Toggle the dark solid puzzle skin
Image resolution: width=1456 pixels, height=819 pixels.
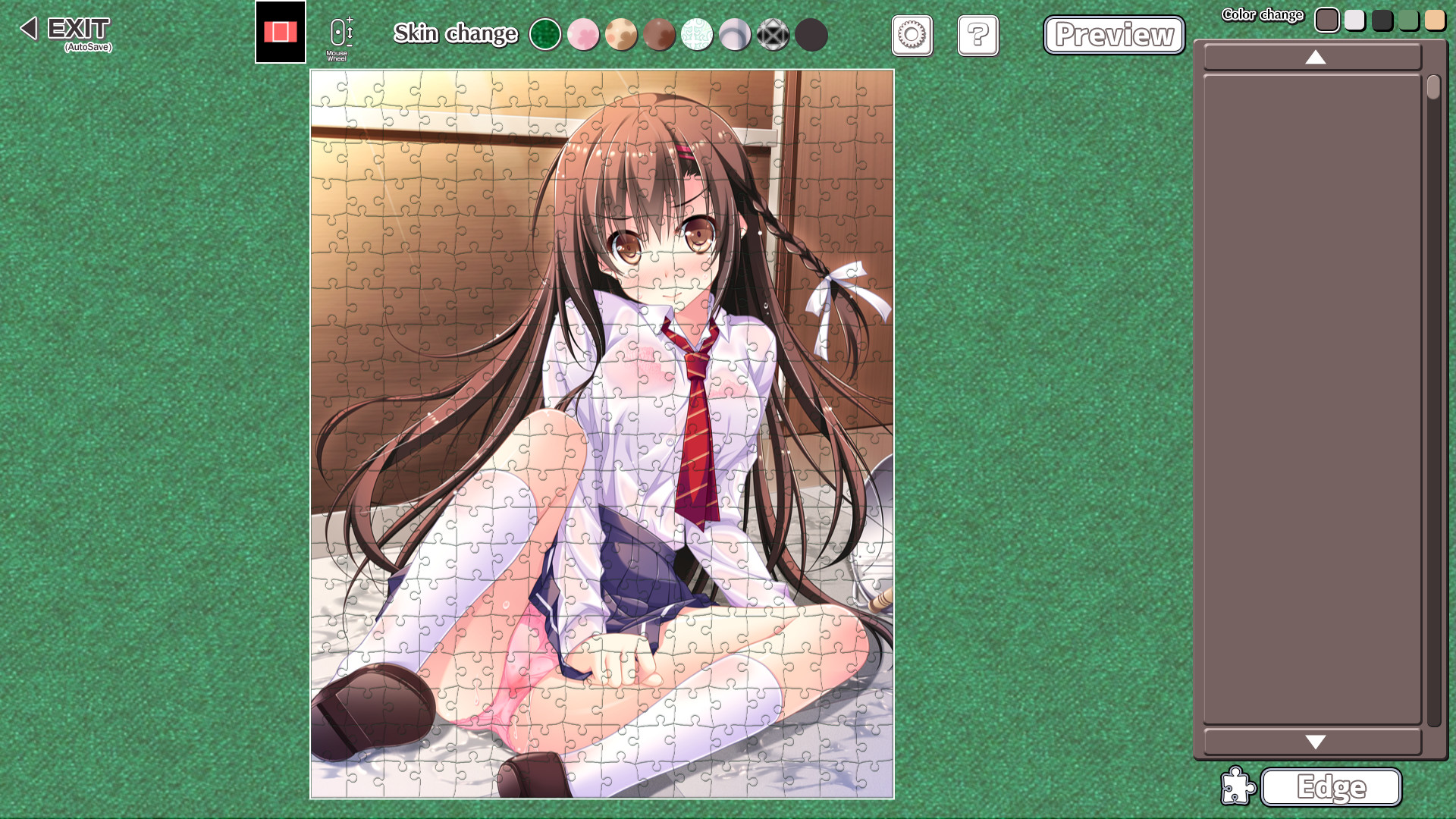(811, 35)
